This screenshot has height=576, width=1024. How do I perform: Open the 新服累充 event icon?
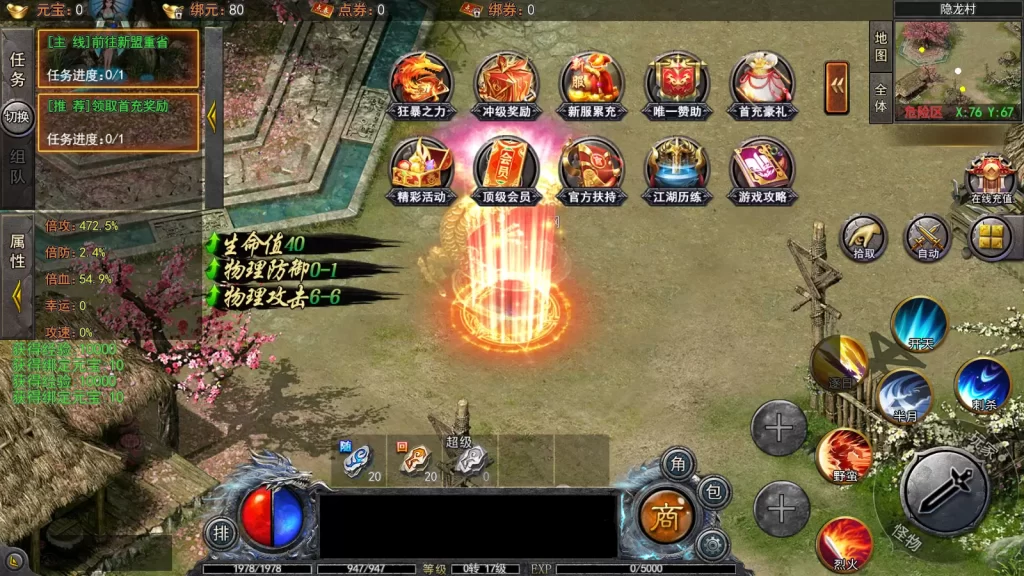(x=592, y=84)
